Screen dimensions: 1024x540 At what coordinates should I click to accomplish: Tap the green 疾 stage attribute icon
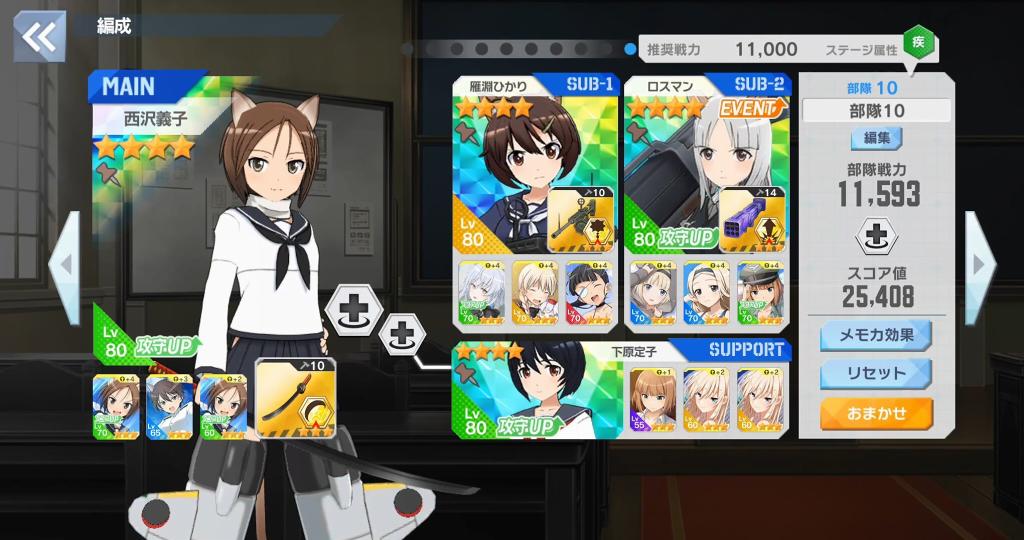[918, 43]
